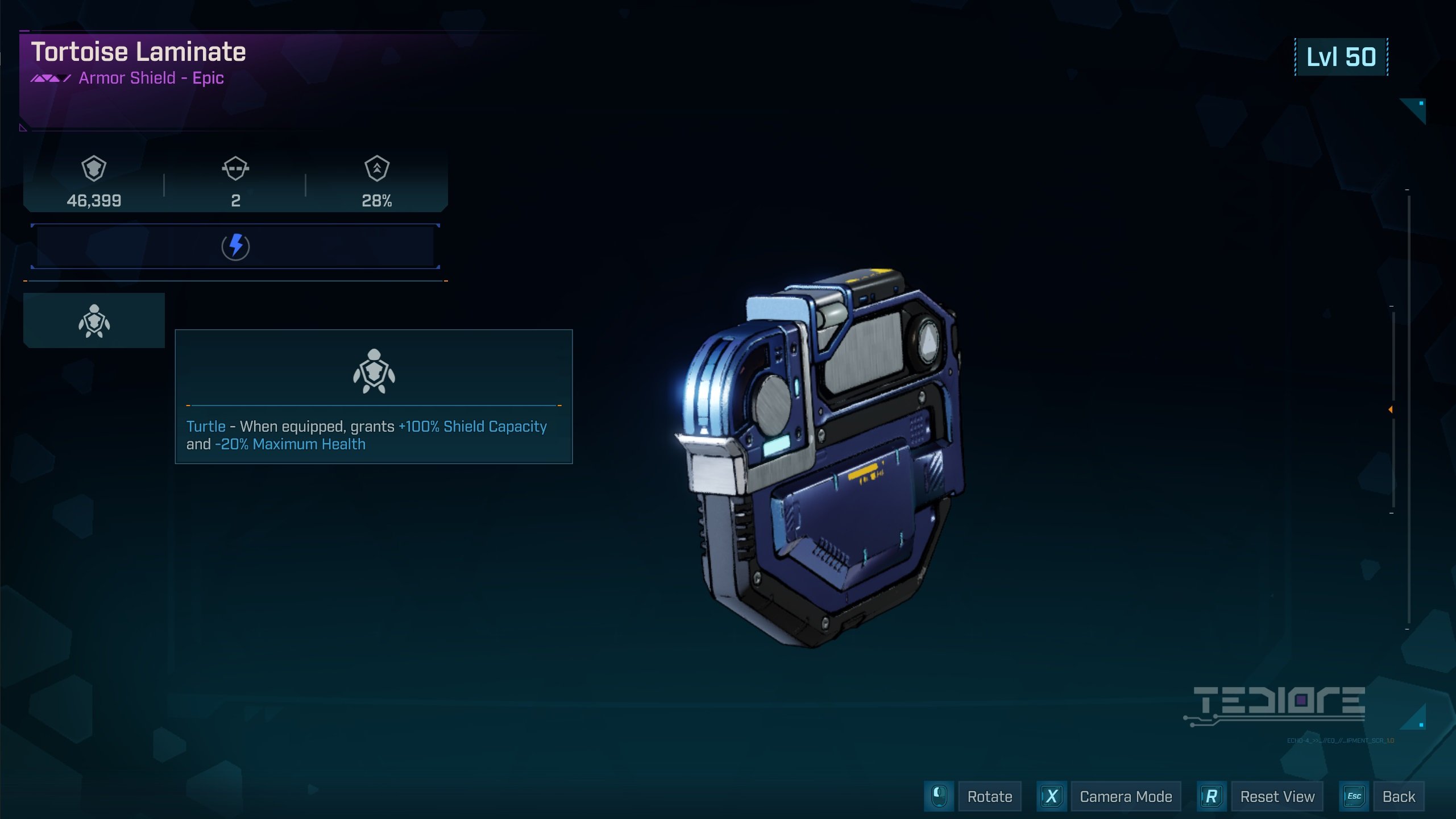This screenshot has height=819, width=1456.
Task: Switch to Camera Mode
Action: 1125,796
